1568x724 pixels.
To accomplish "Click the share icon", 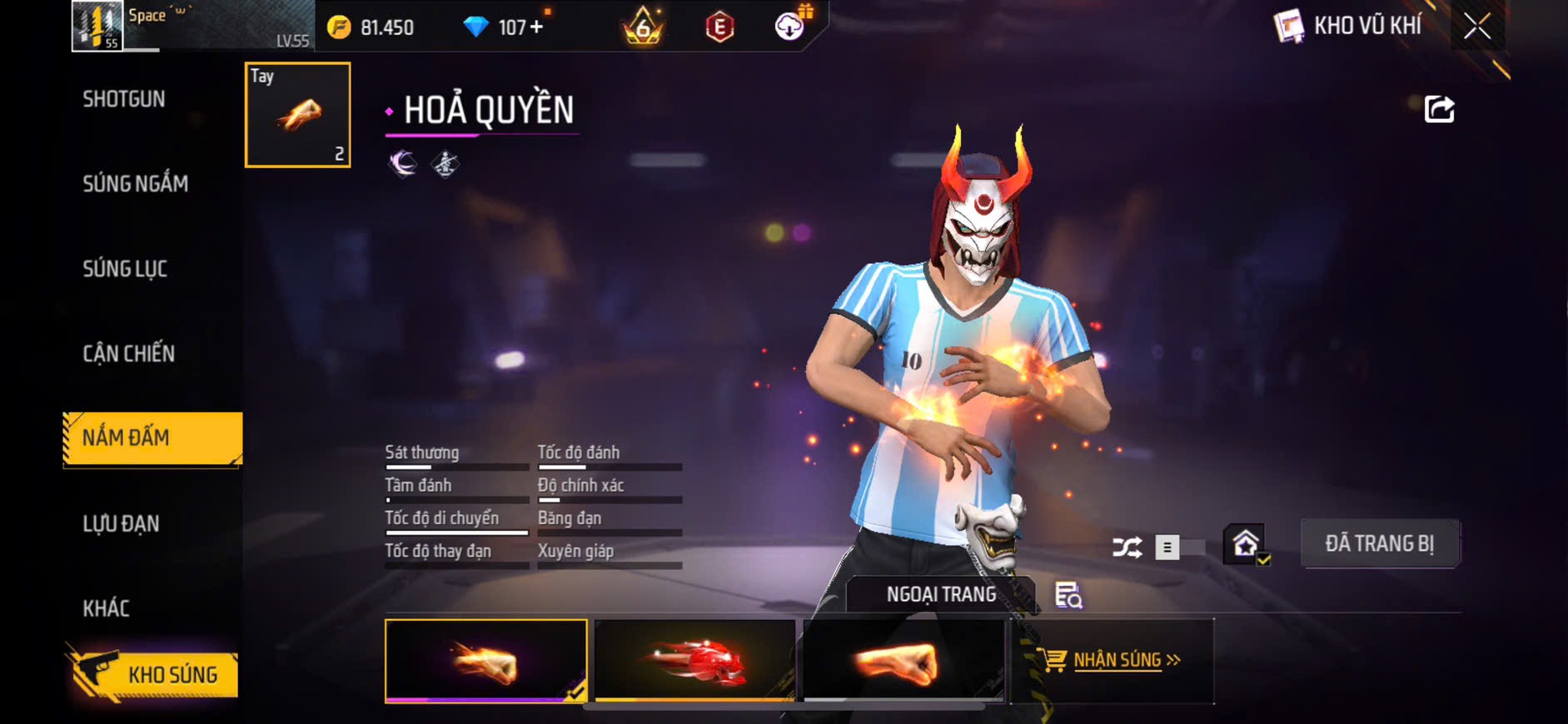I will (1439, 109).
